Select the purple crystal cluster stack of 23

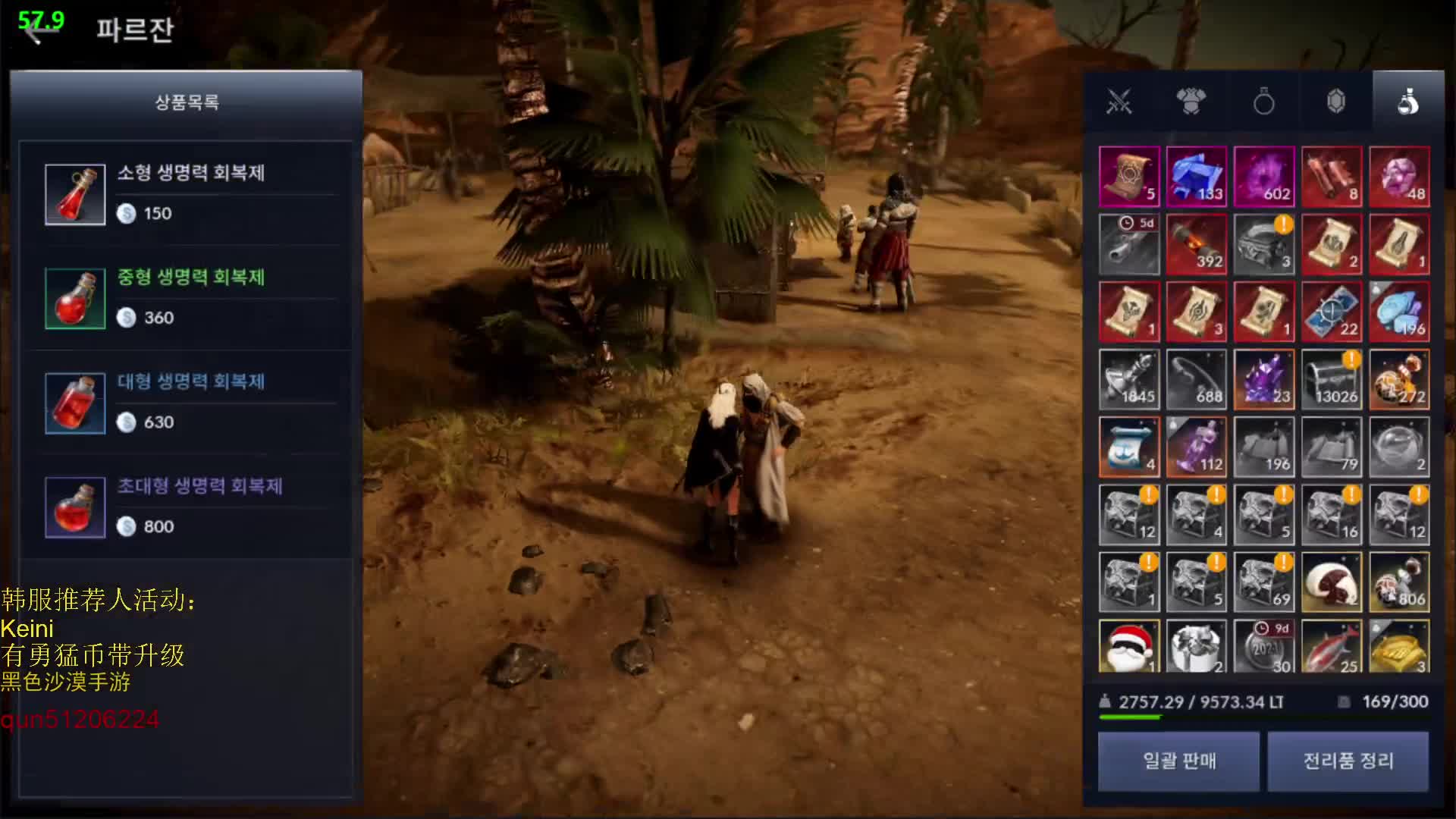click(1263, 379)
